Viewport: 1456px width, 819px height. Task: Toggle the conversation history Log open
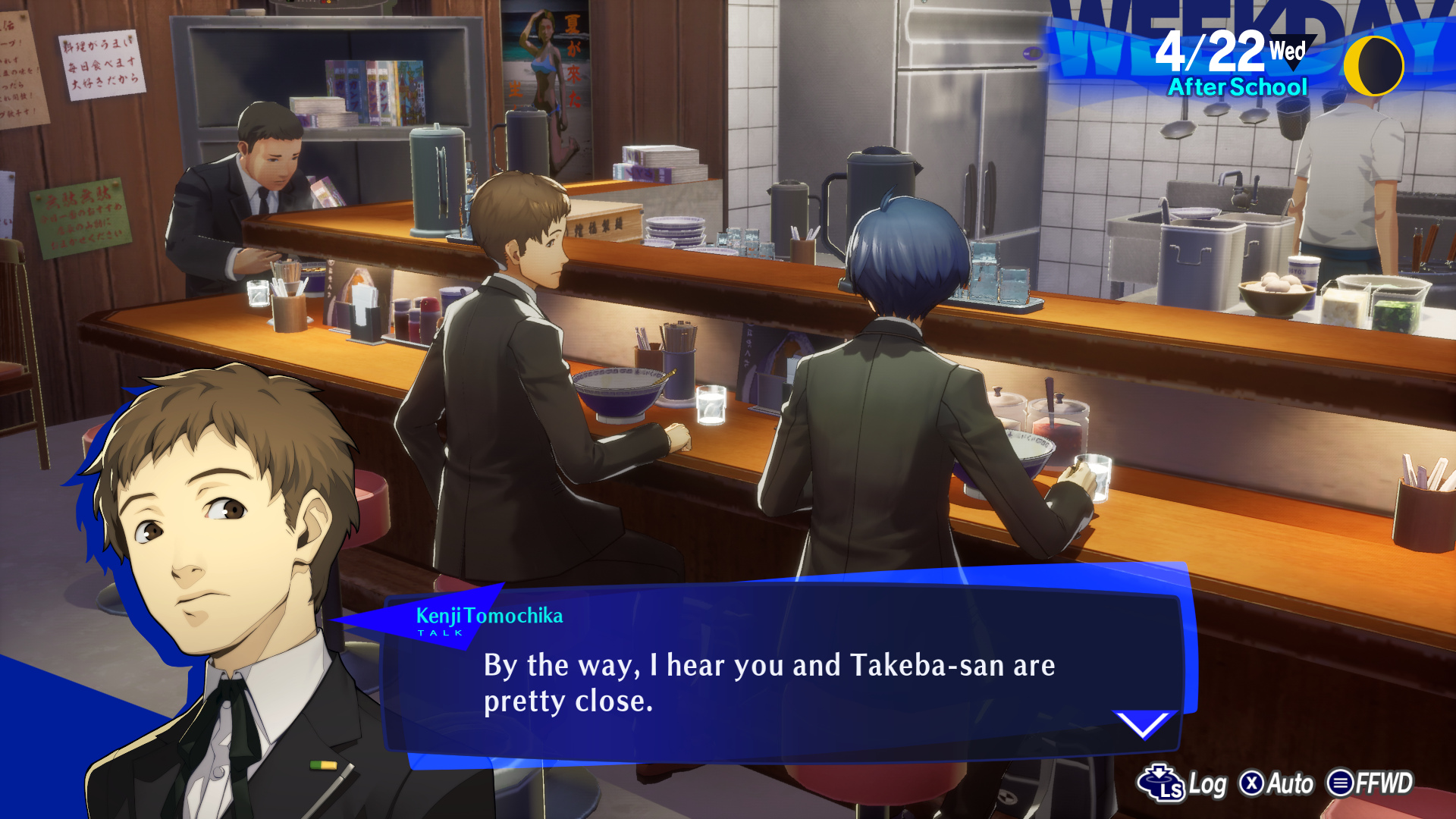pos(1209,784)
